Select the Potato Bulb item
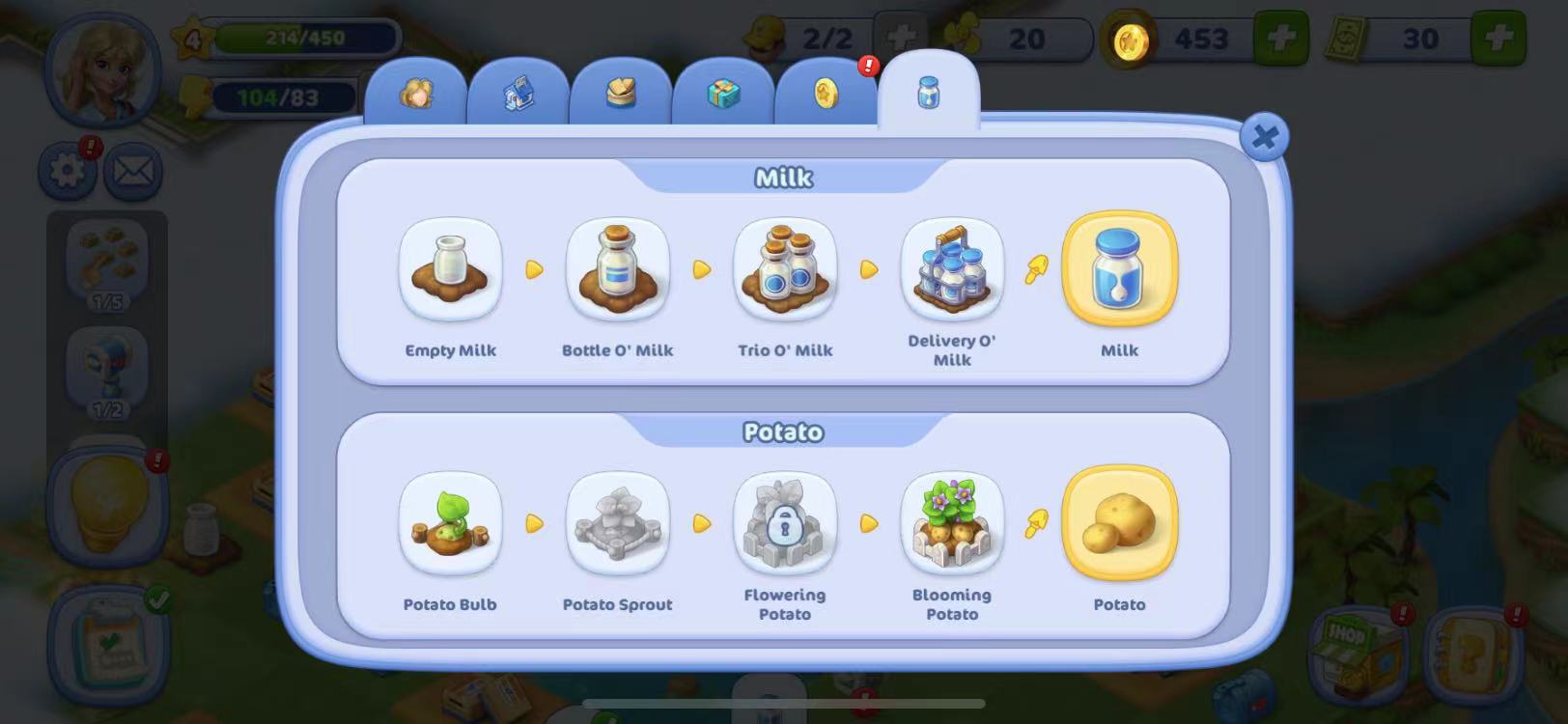The height and width of the screenshot is (724, 1568). [x=450, y=523]
